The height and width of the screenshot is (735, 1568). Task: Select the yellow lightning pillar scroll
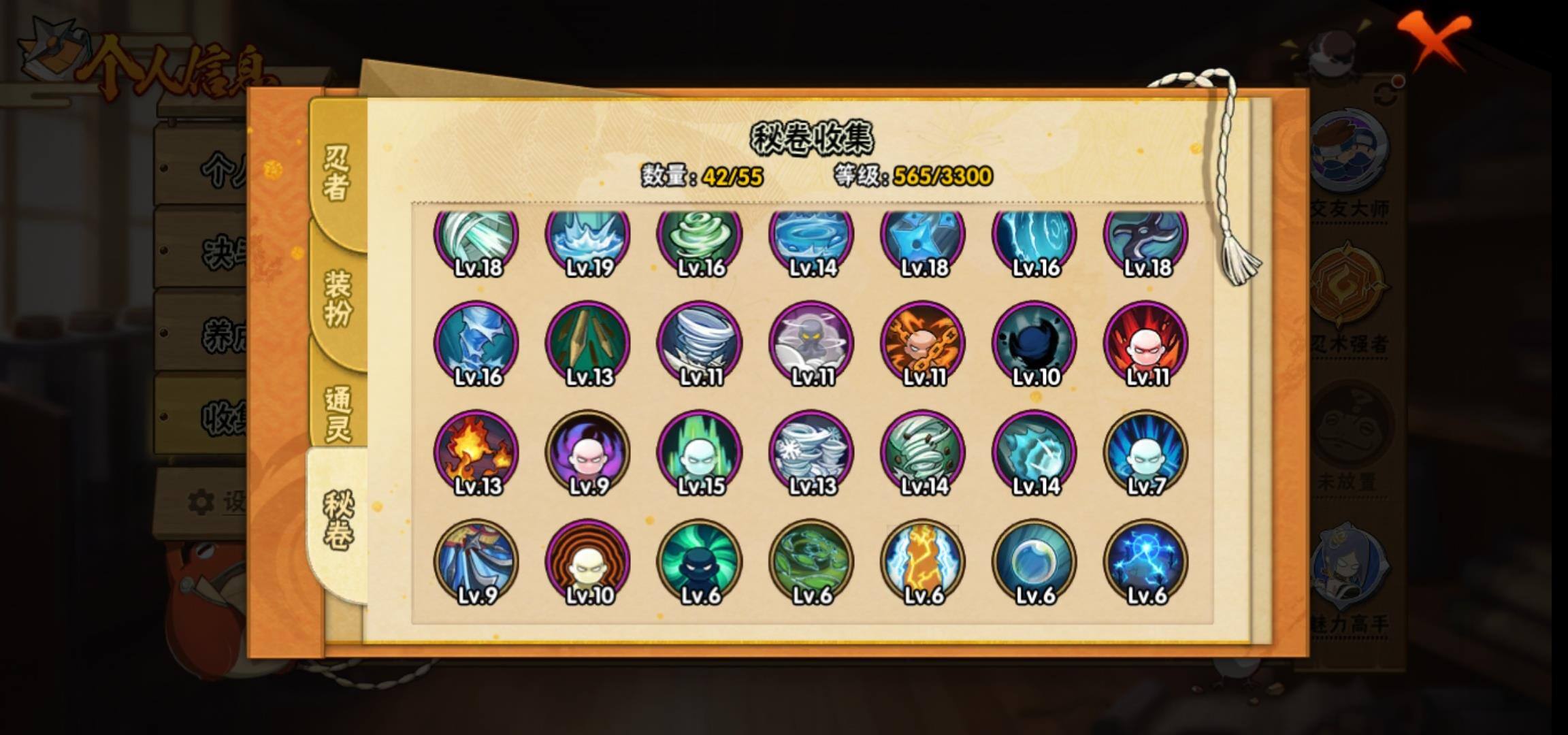(923, 561)
